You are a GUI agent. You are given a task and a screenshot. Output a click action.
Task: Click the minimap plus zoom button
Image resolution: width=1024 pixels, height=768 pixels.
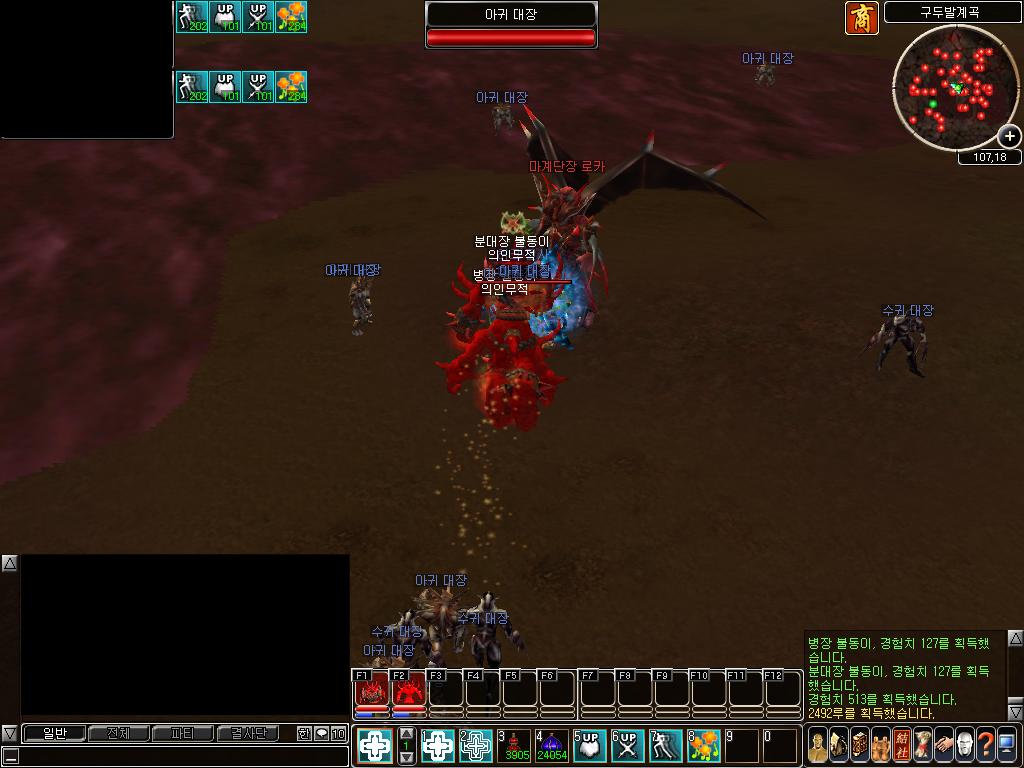(1009, 136)
